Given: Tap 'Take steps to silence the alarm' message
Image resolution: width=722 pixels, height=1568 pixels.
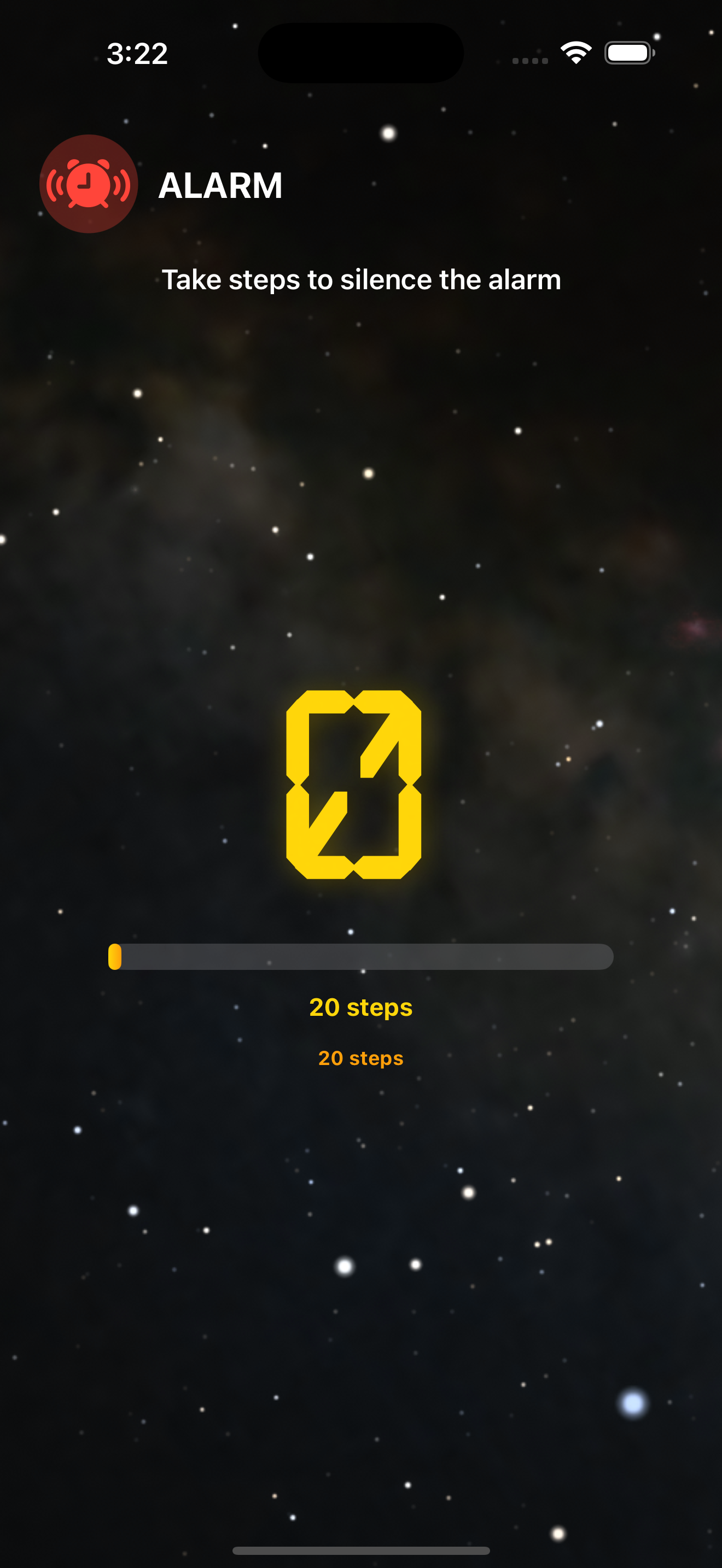Looking at the screenshot, I should (x=361, y=280).
